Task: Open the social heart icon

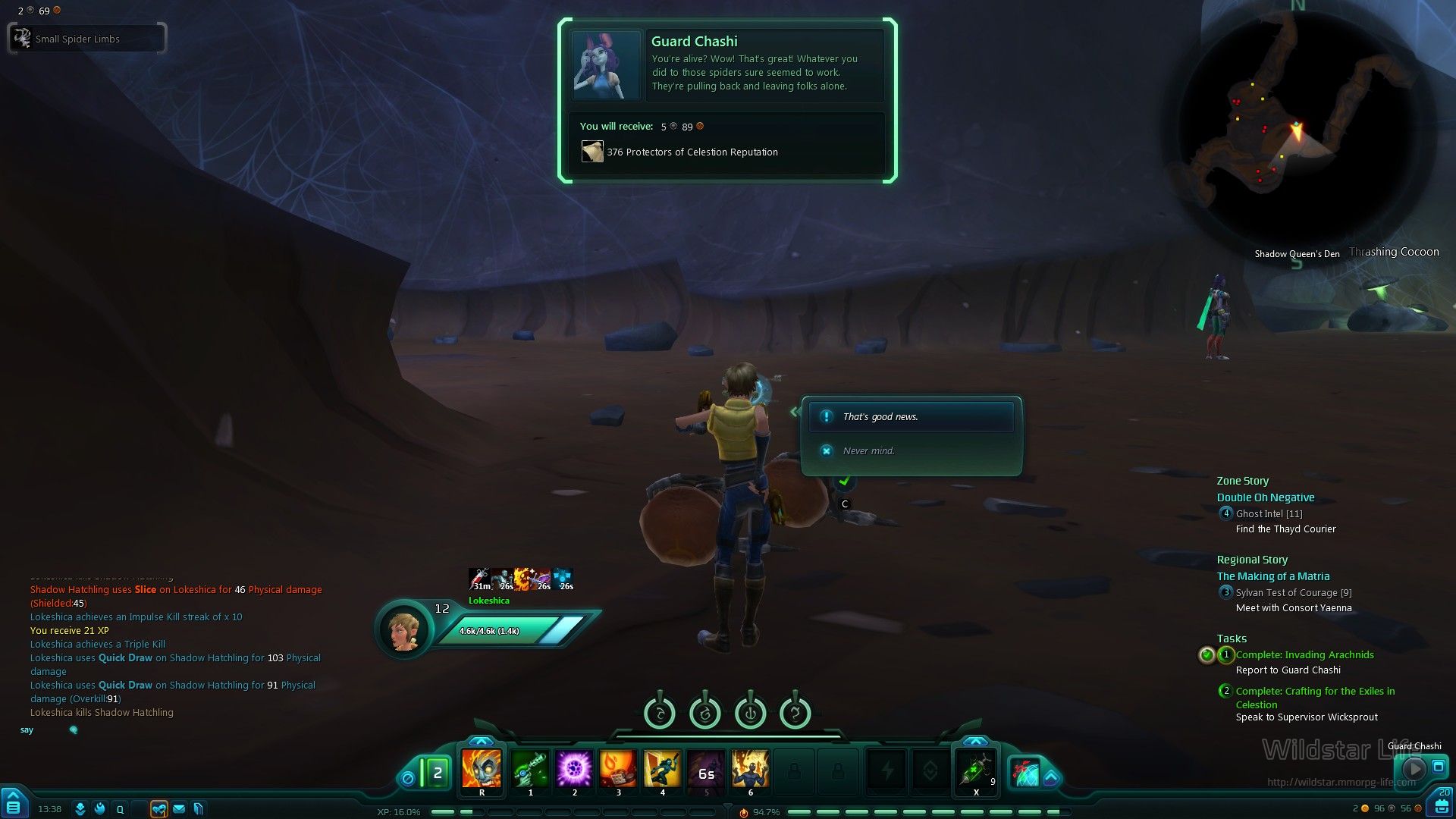Action: tap(158, 809)
